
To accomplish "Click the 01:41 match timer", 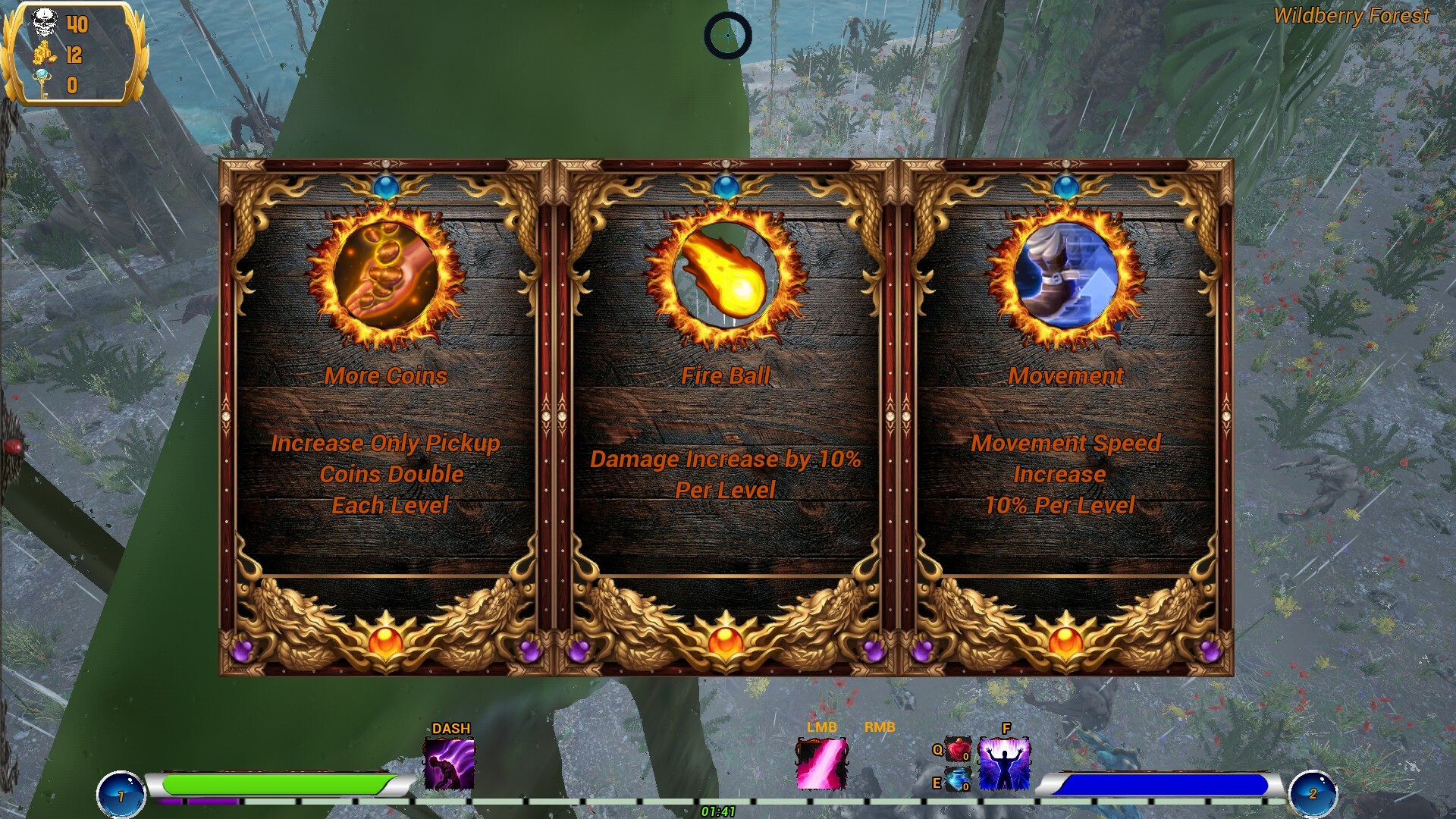I will tap(717, 810).
